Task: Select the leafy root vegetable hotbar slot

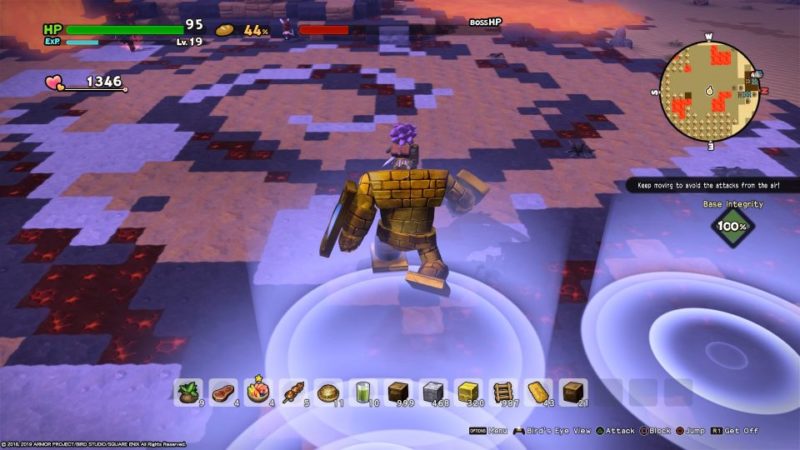Action: pos(188,392)
